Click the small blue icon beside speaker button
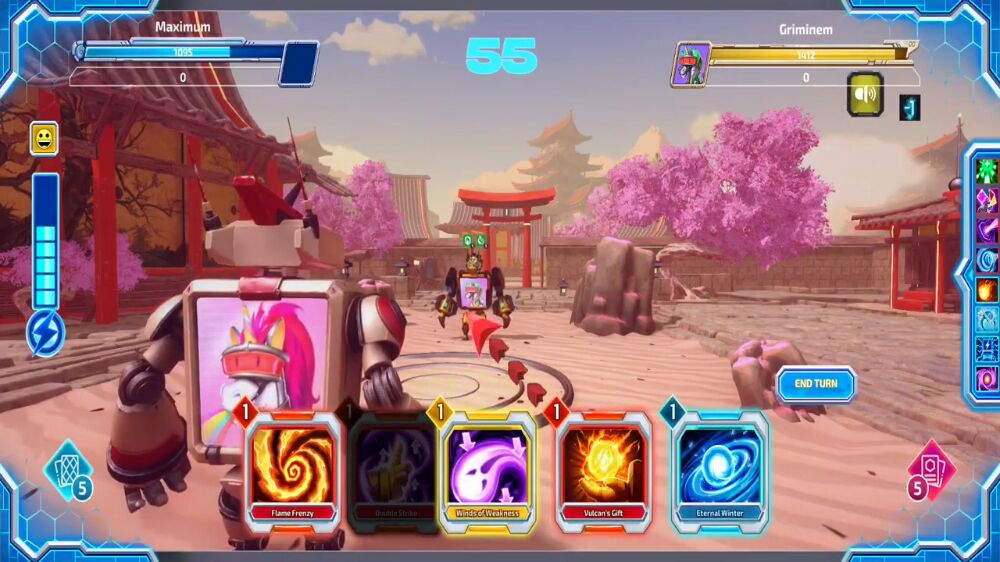This screenshot has height=562, width=1000. click(909, 107)
